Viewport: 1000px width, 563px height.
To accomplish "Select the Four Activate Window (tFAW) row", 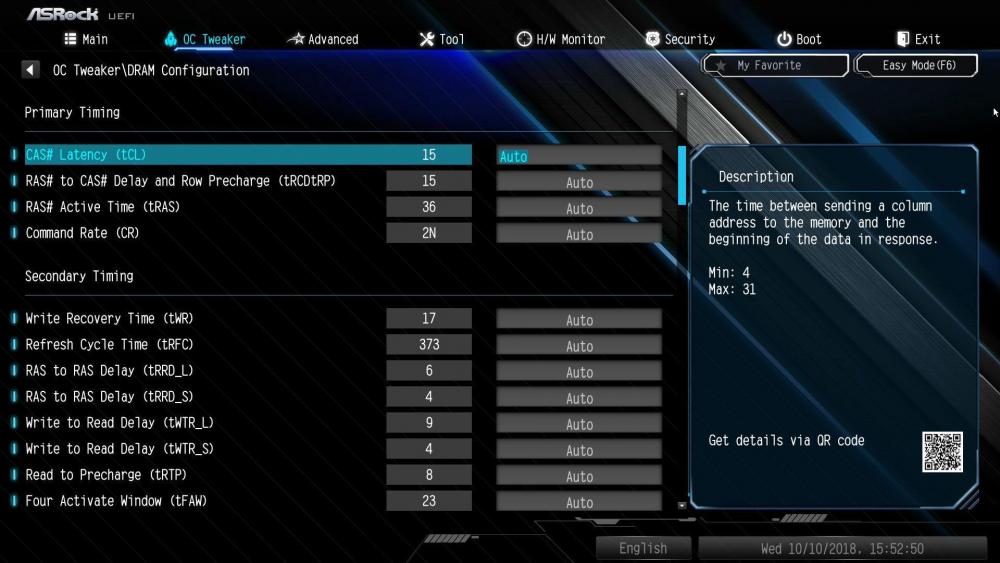I will coord(116,501).
